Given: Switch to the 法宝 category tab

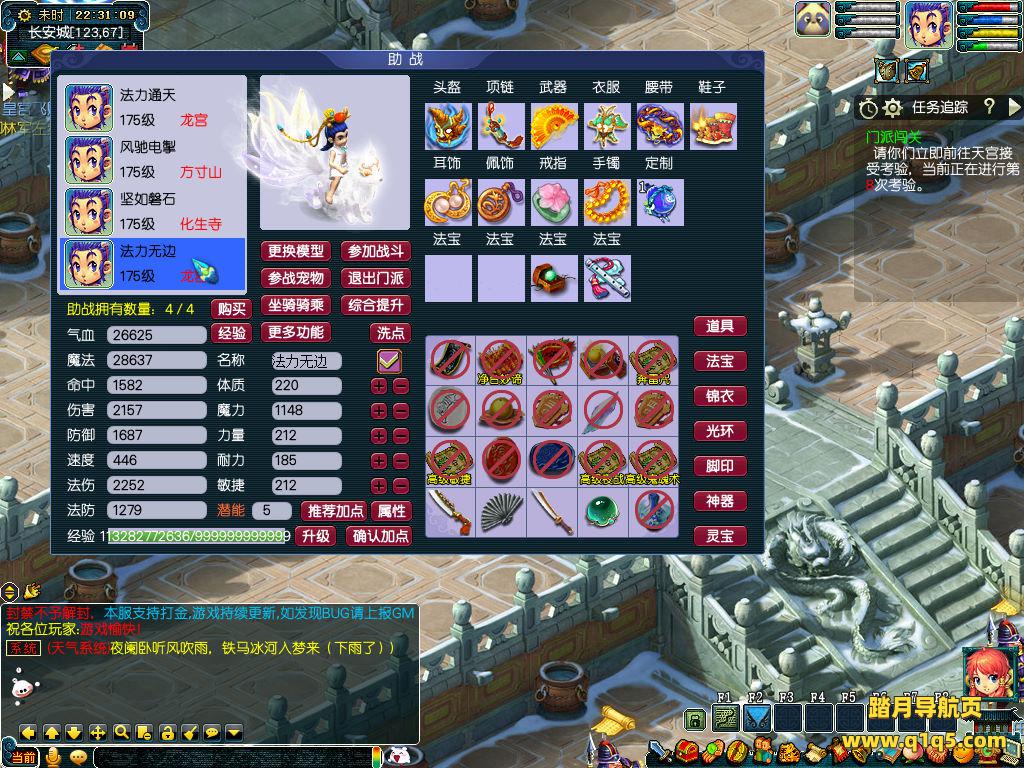Looking at the screenshot, I should click(x=720, y=361).
